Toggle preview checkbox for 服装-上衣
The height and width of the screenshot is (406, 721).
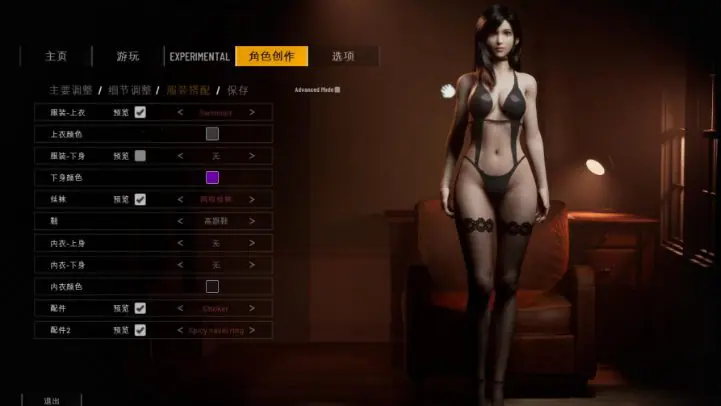140,112
